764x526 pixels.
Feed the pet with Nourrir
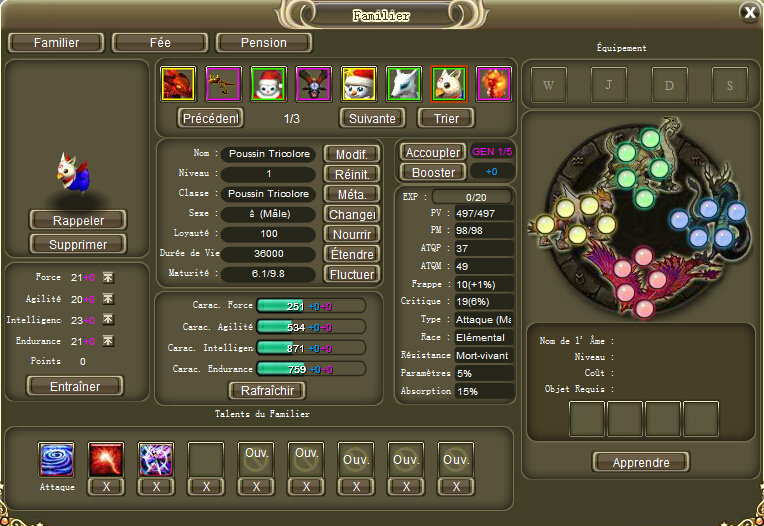(x=350, y=234)
